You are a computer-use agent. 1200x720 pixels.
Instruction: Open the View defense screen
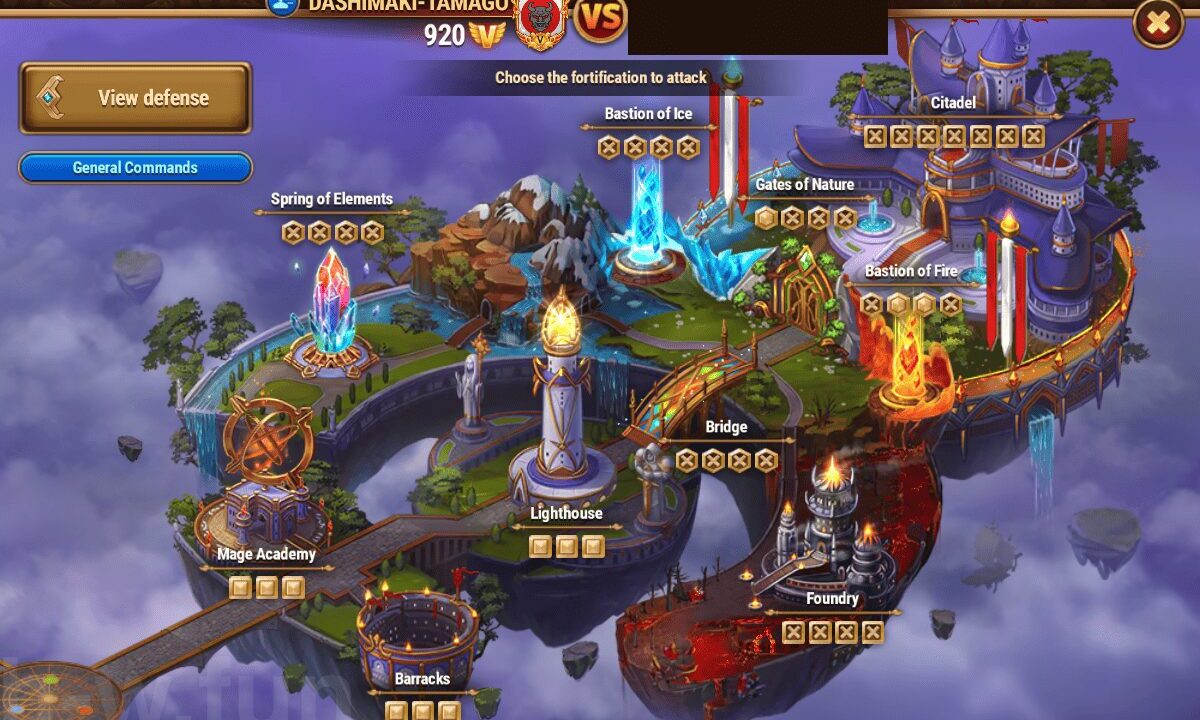coord(135,98)
